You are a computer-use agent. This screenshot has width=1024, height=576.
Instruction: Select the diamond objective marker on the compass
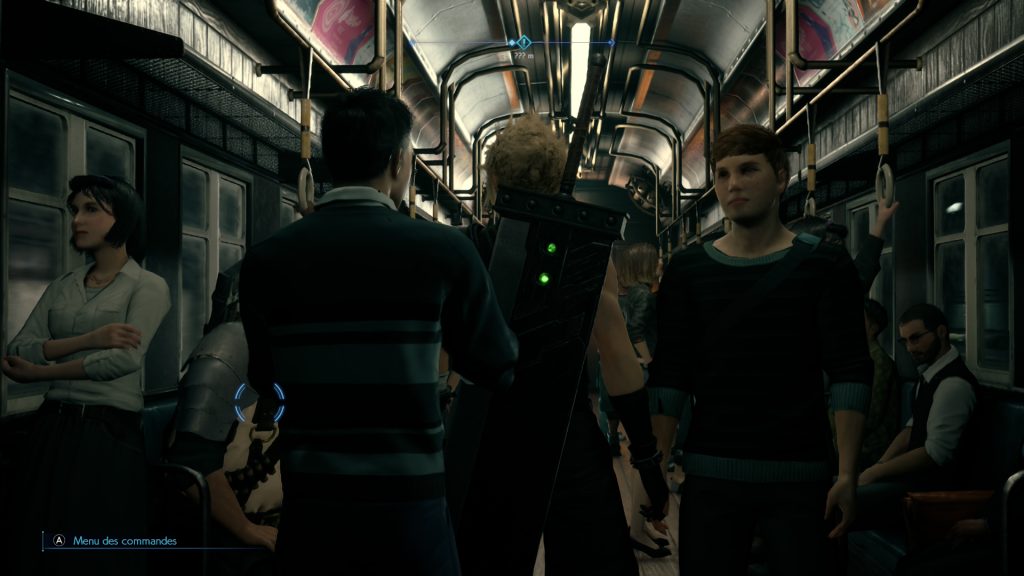tap(521, 43)
